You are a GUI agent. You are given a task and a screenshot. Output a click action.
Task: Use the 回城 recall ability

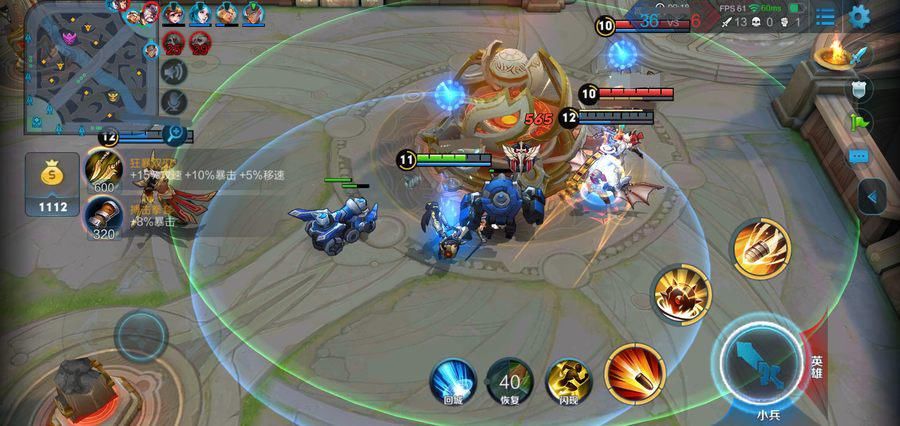[452, 381]
